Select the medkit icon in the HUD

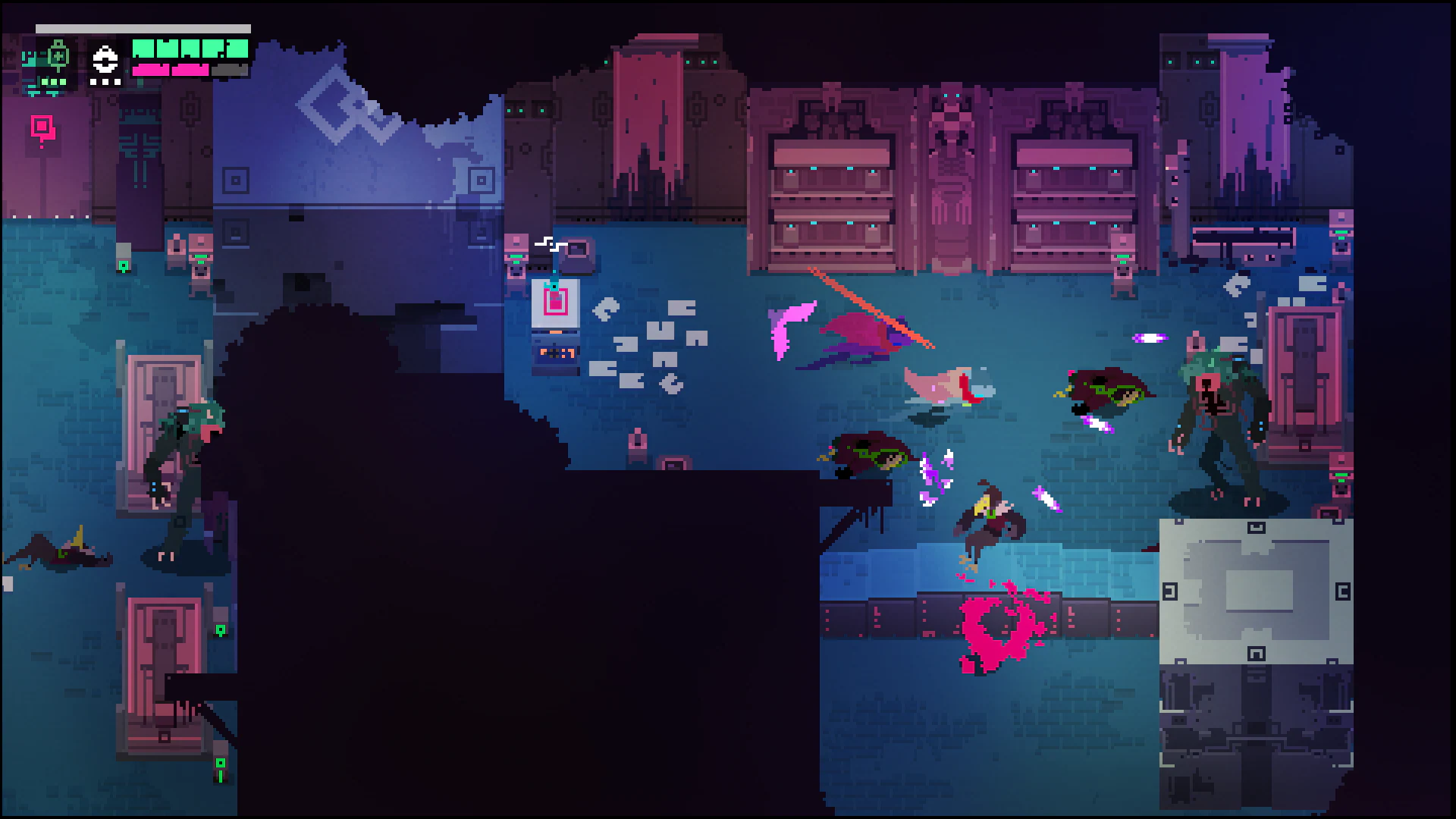click(x=57, y=56)
